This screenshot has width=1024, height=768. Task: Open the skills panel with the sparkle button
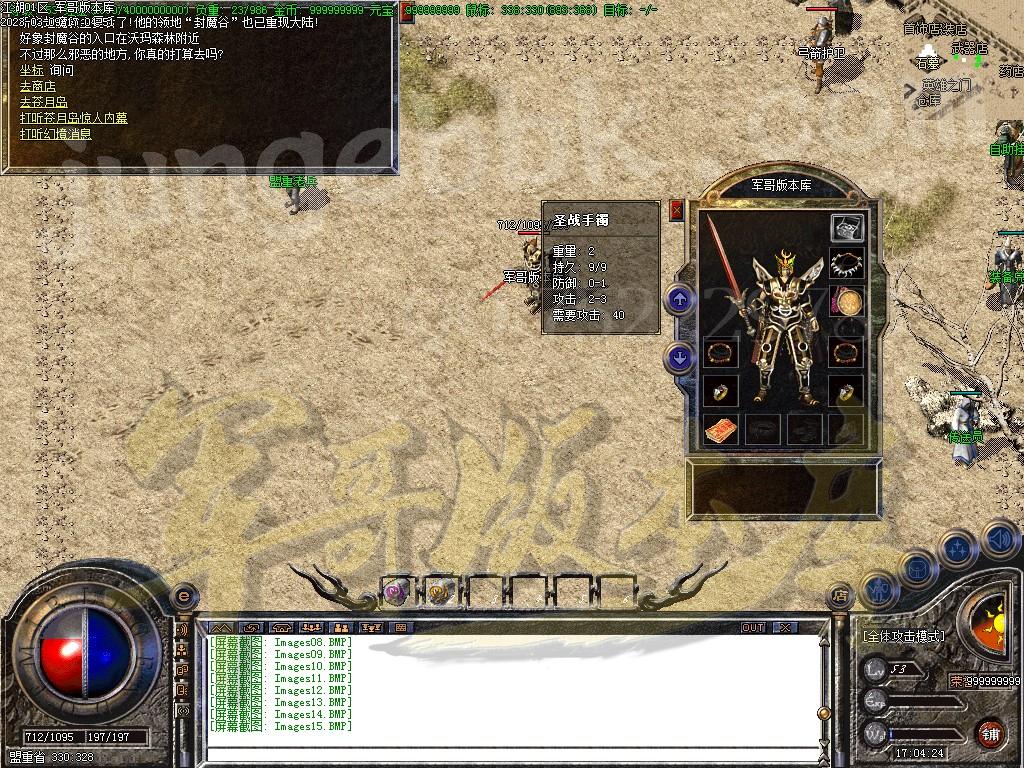tap(956, 548)
